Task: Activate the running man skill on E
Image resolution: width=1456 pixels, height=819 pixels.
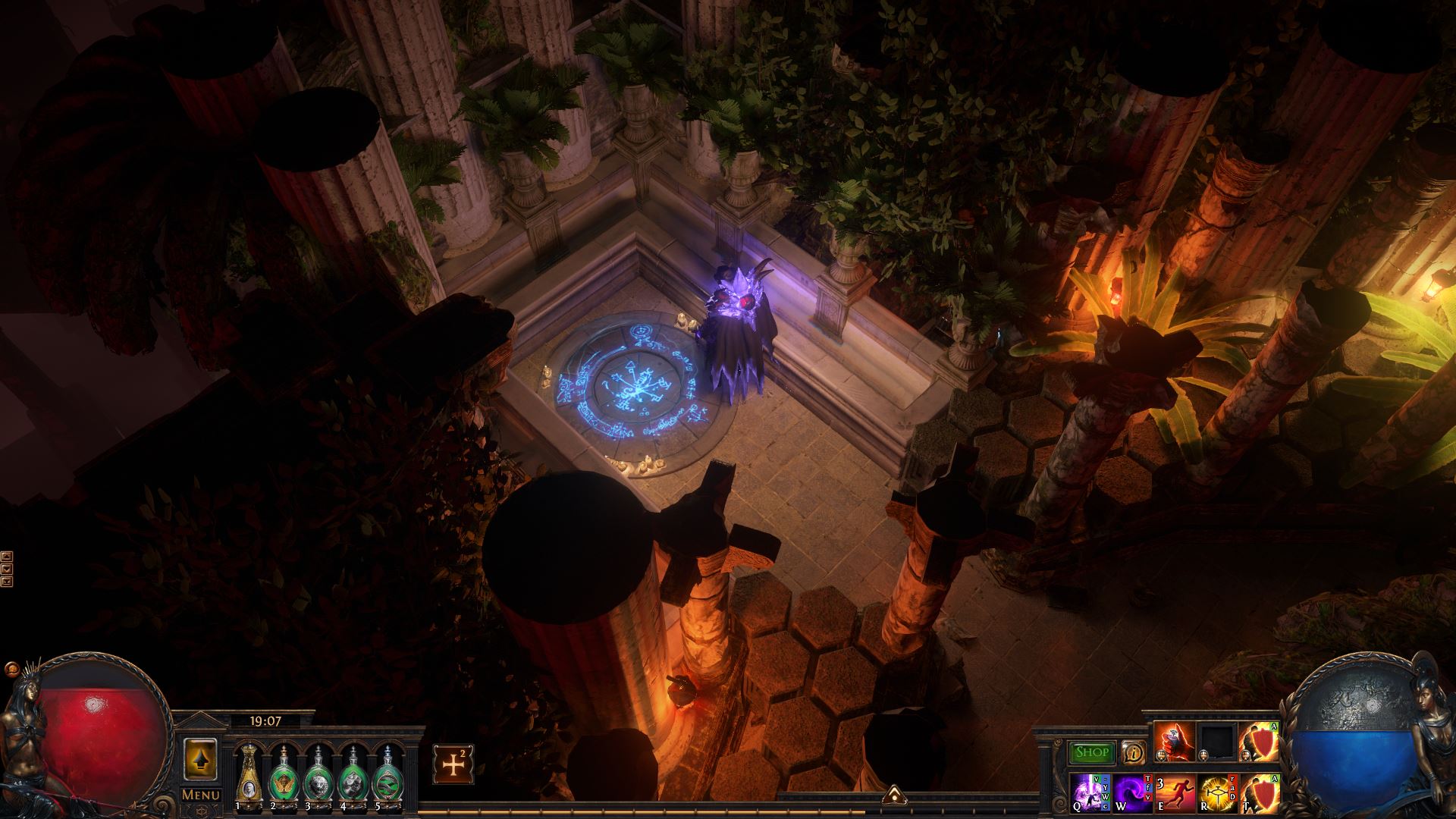Action: pos(1175,793)
